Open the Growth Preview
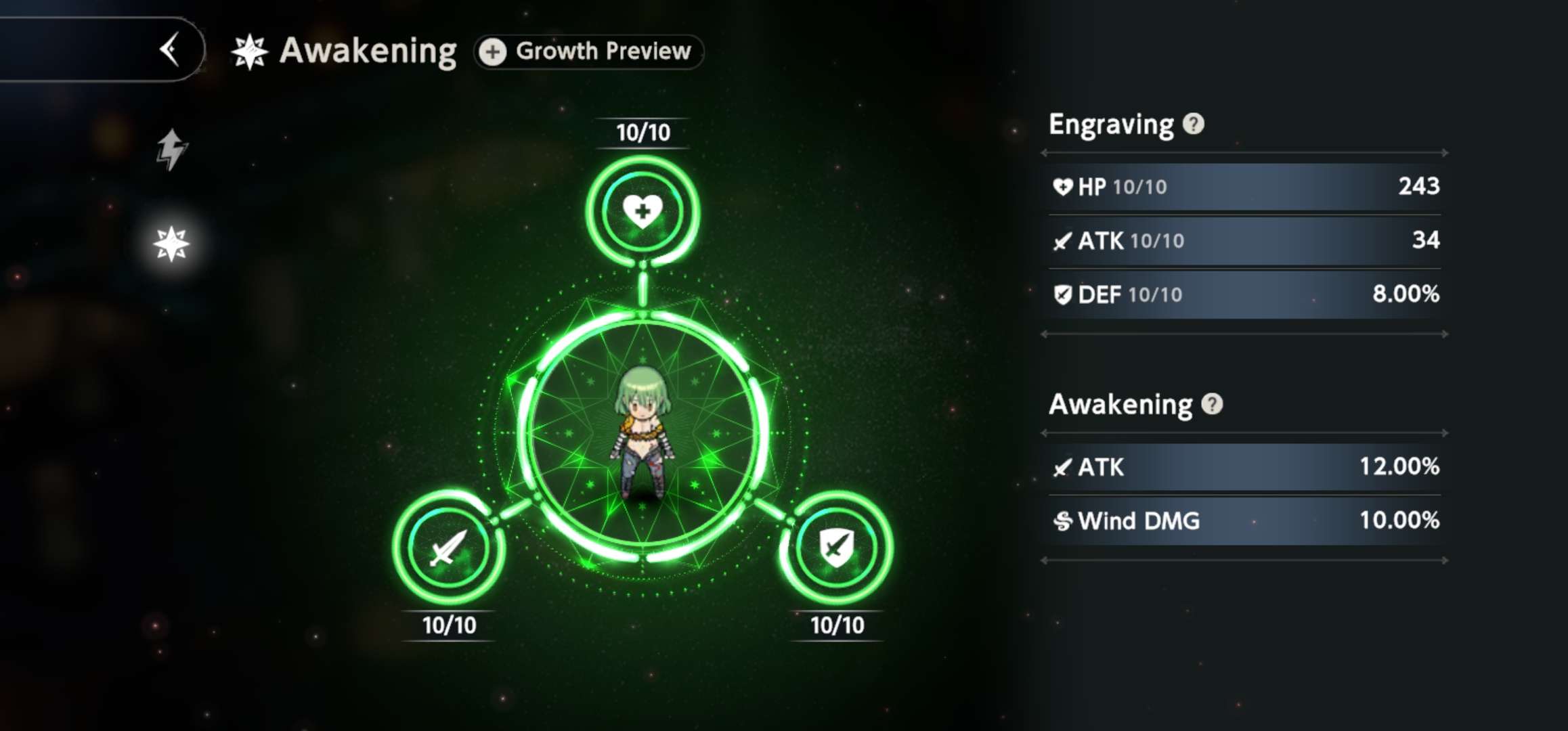The image size is (1568, 731). (589, 51)
